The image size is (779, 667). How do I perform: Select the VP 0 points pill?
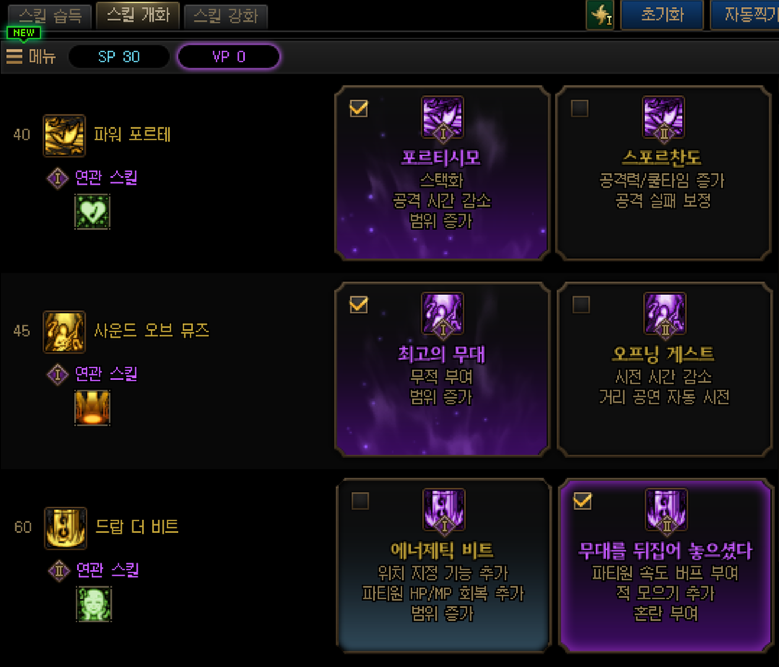click(228, 56)
